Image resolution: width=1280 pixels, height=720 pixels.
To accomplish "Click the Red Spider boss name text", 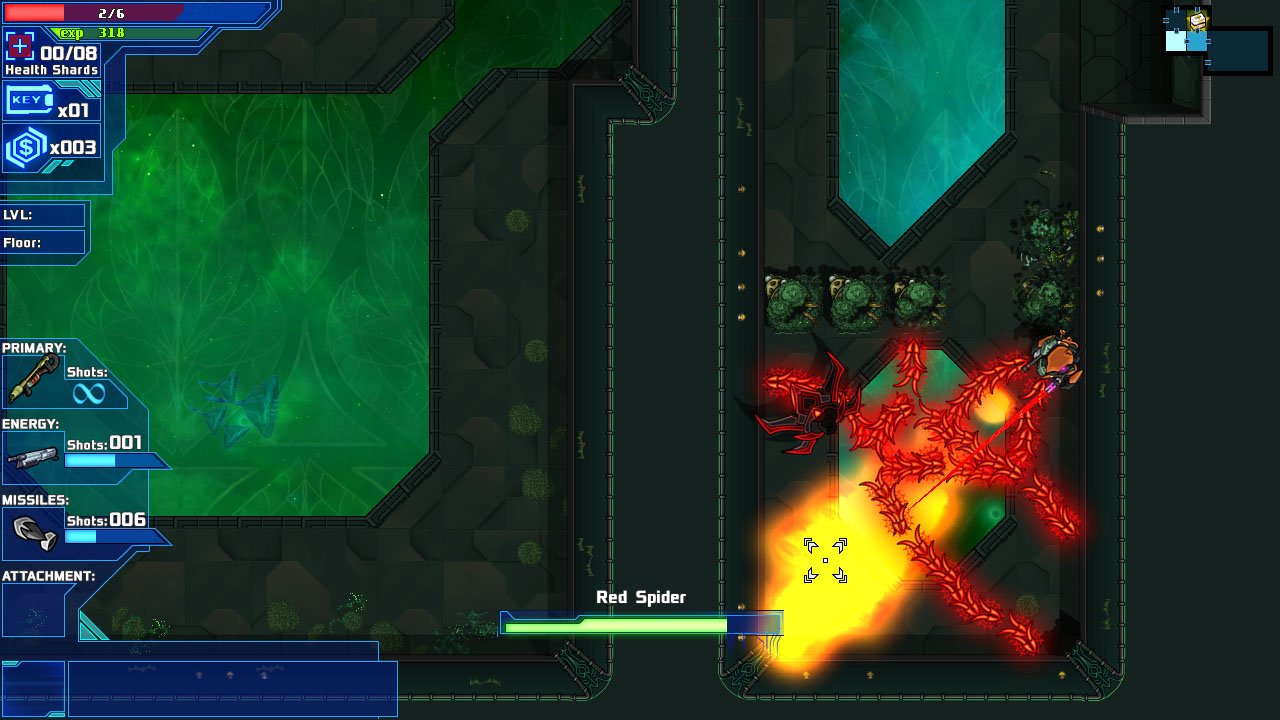I will [x=640, y=596].
